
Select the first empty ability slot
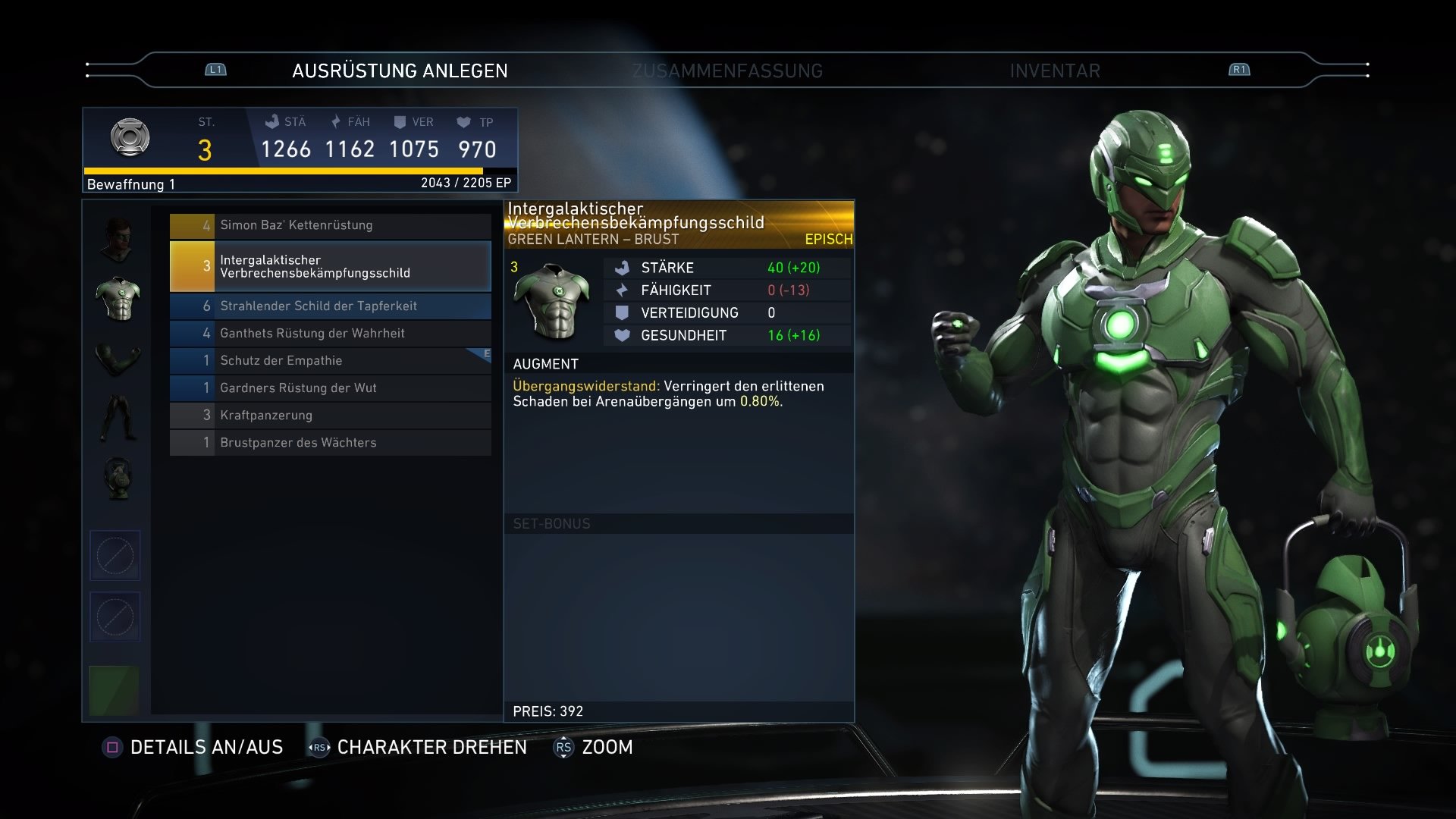[115, 555]
